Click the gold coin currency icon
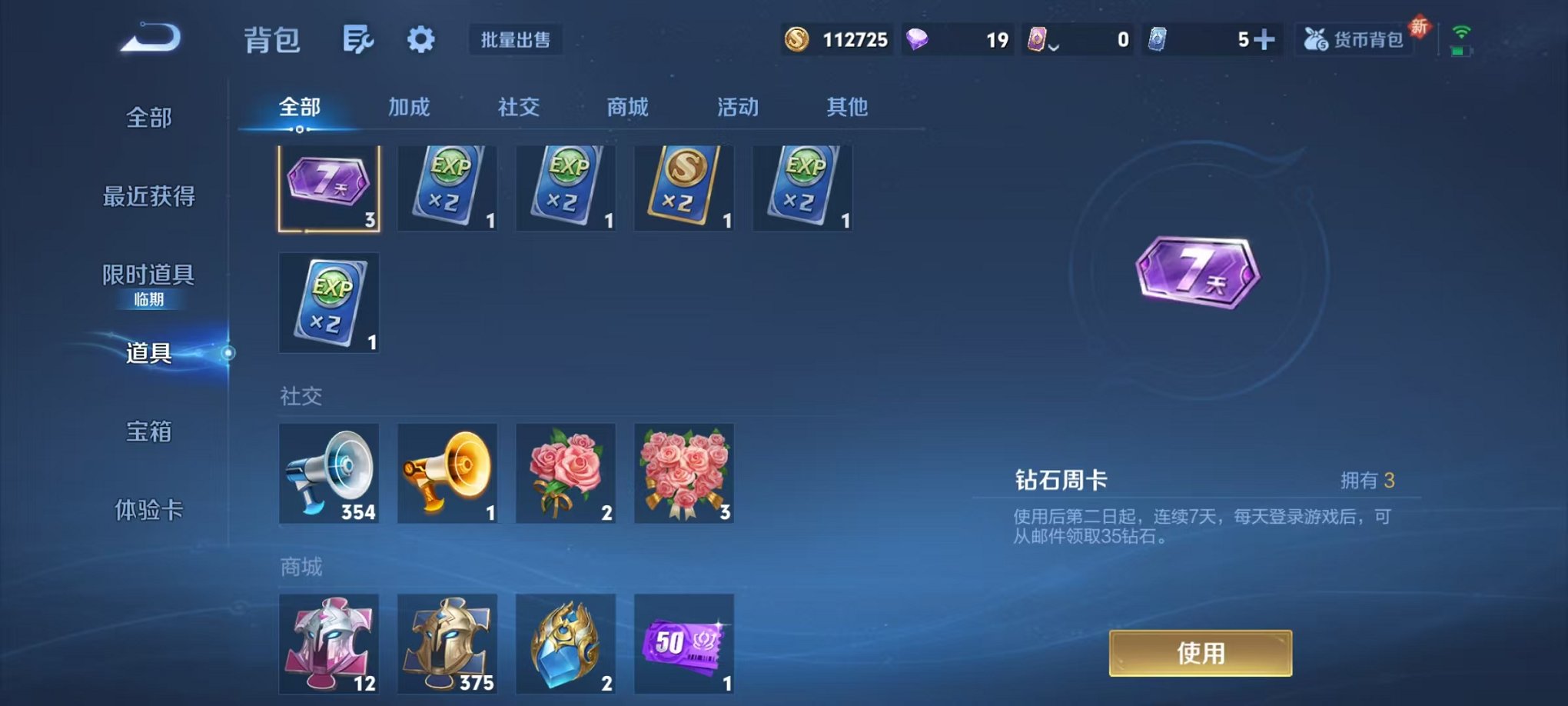Viewport: 1568px width, 706px height. (796, 38)
